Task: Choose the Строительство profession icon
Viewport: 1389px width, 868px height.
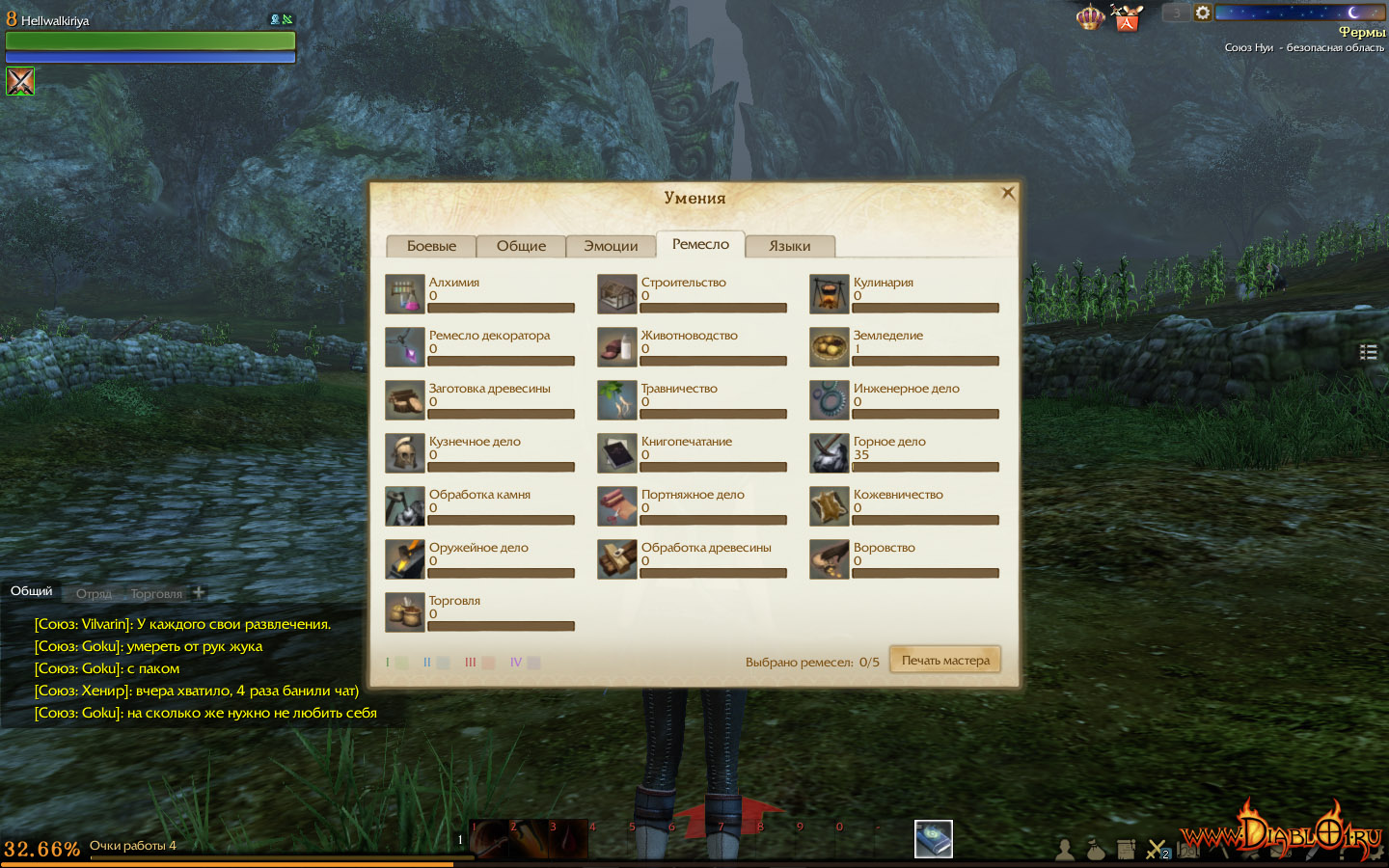Action: pyautogui.click(x=617, y=294)
